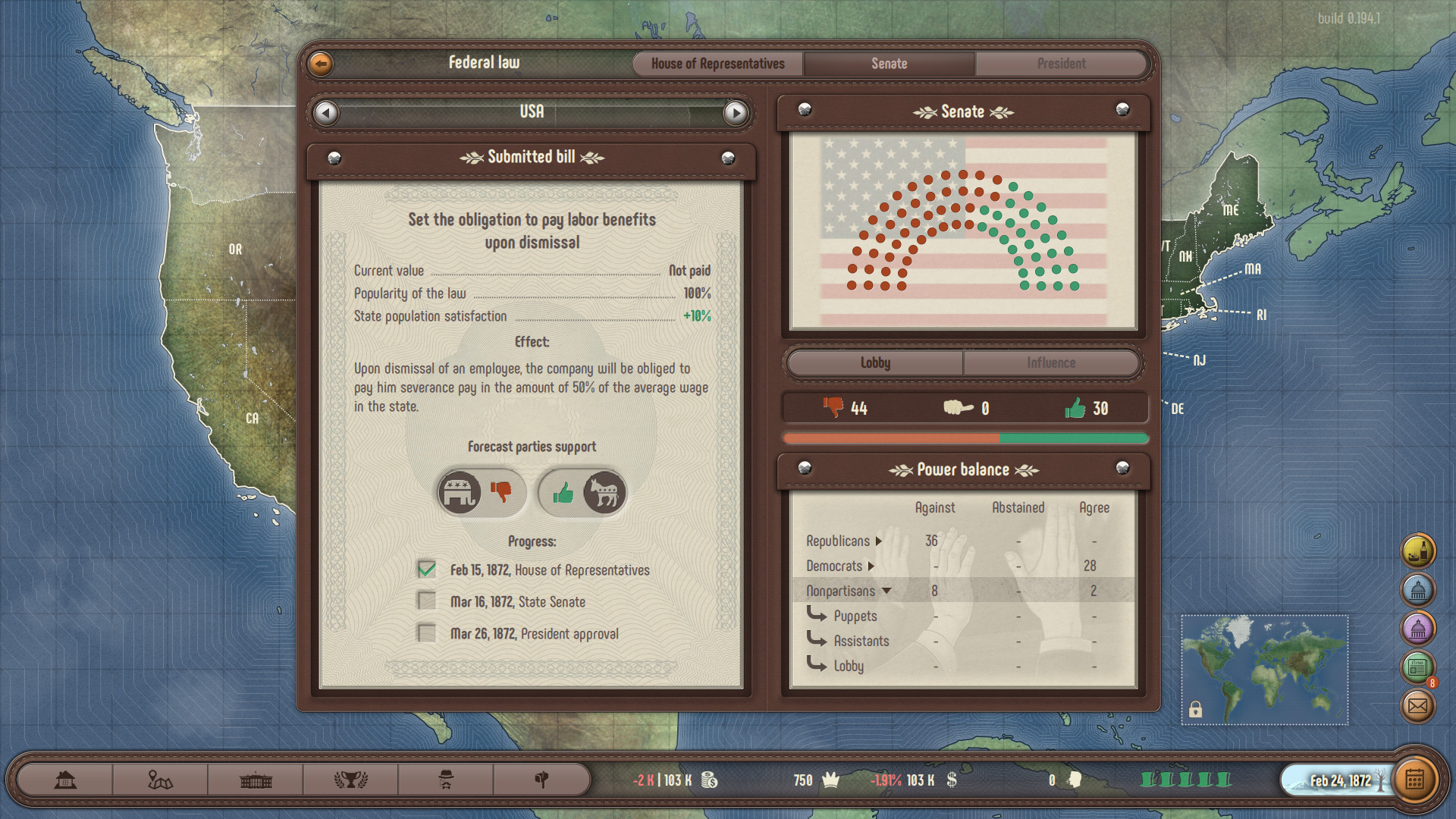Viewport: 1456px width, 819px height.
Task: Open the map icon in bottom toolbar
Action: (161, 780)
